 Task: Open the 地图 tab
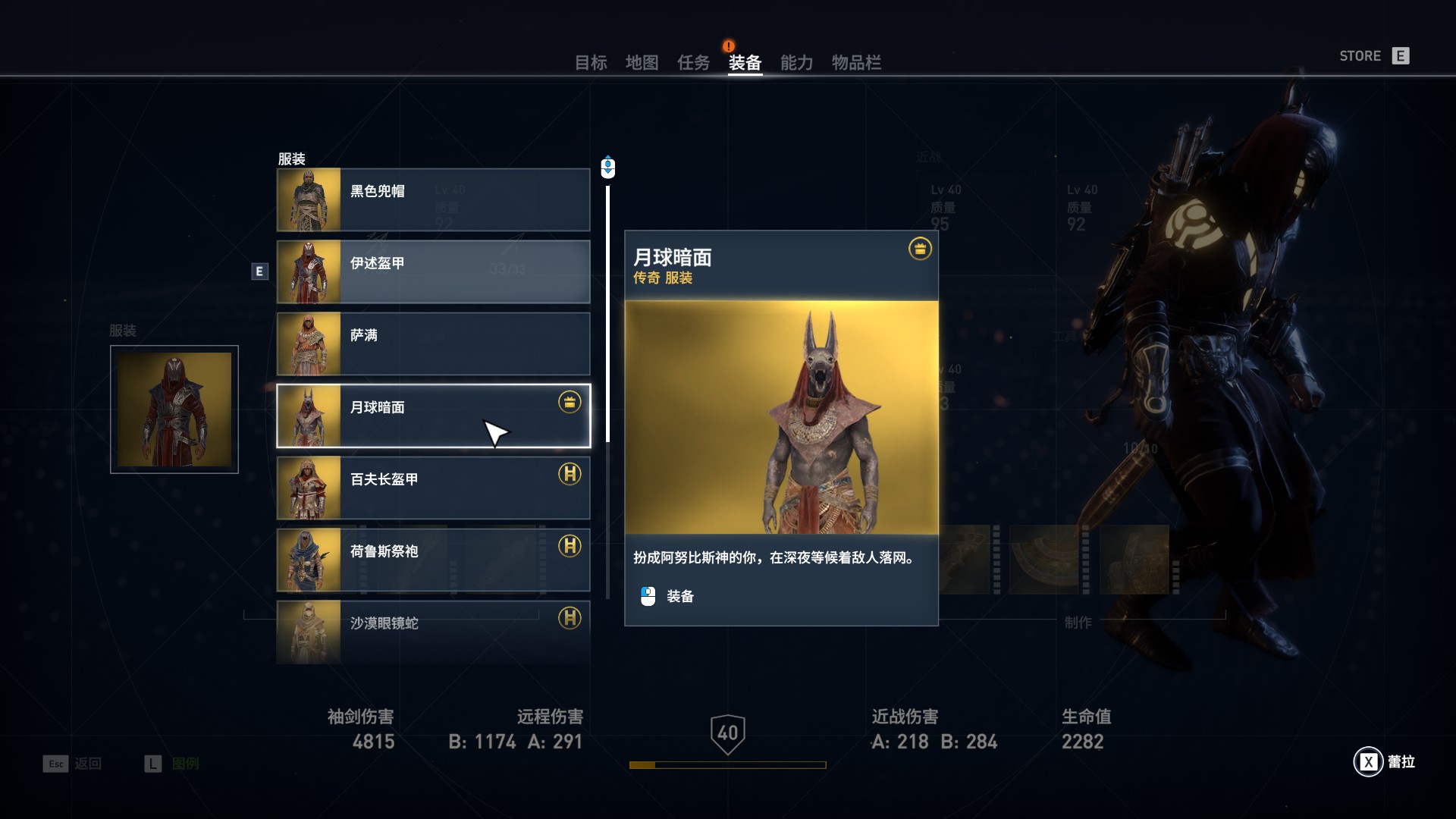click(642, 63)
